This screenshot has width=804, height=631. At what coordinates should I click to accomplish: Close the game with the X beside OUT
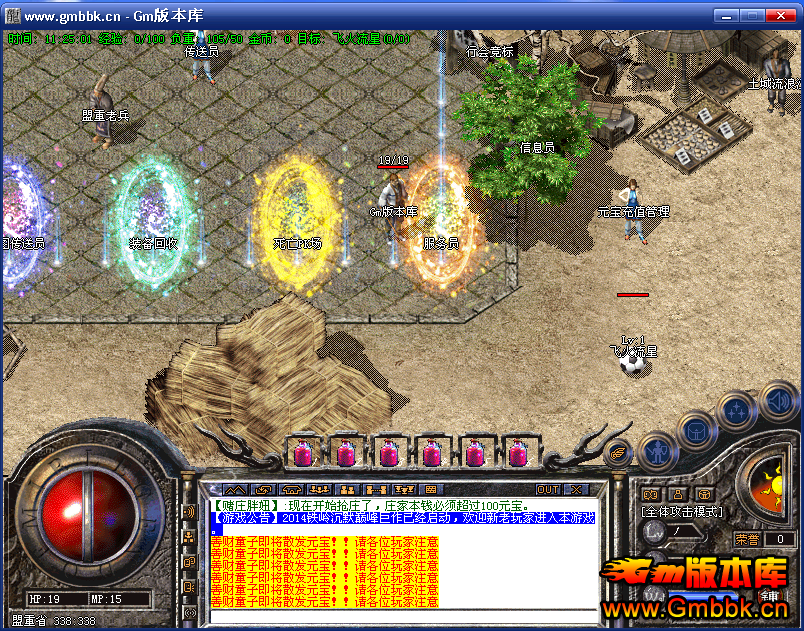click(576, 489)
